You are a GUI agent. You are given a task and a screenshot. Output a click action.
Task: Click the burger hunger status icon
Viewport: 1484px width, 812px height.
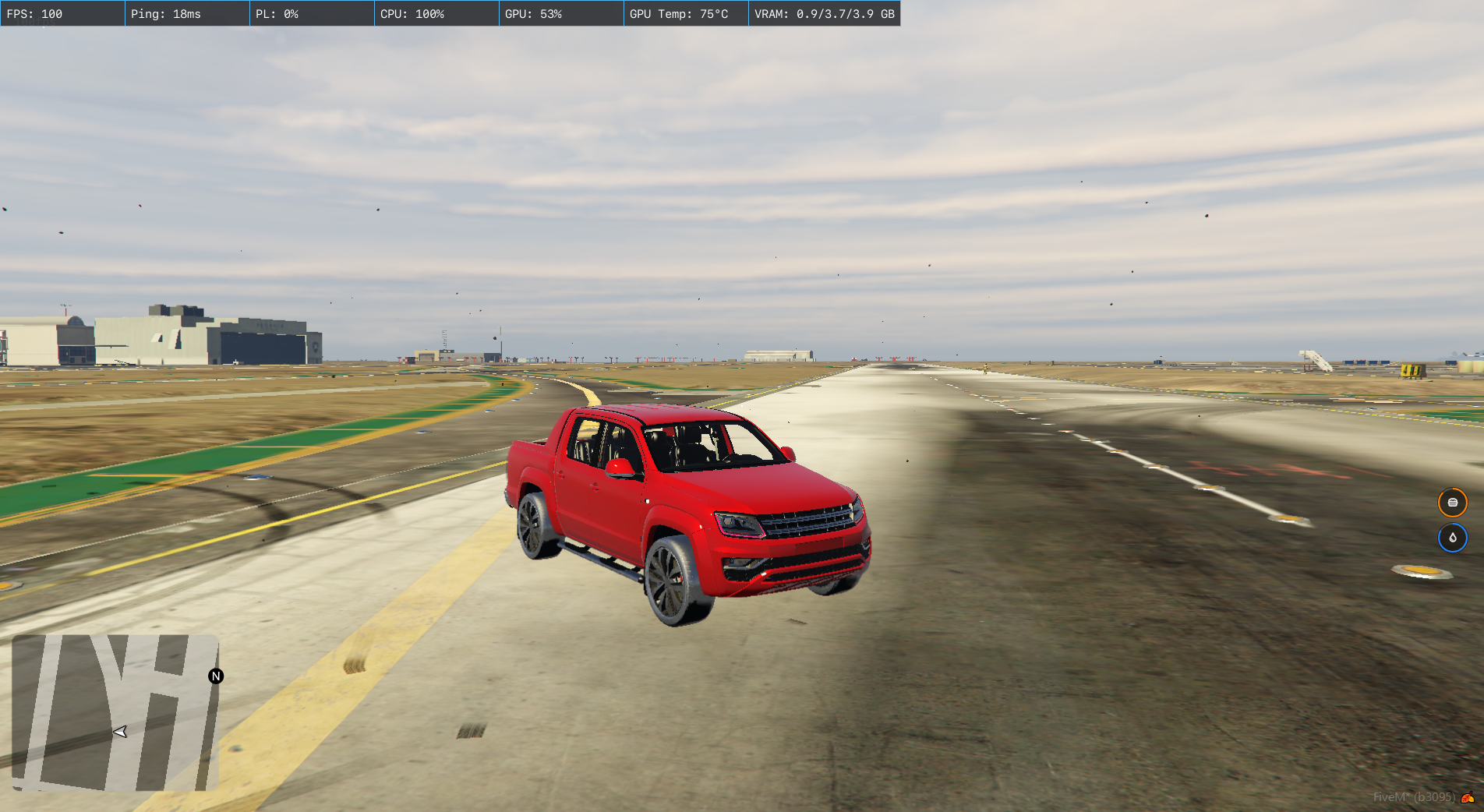coord(1452,503)
